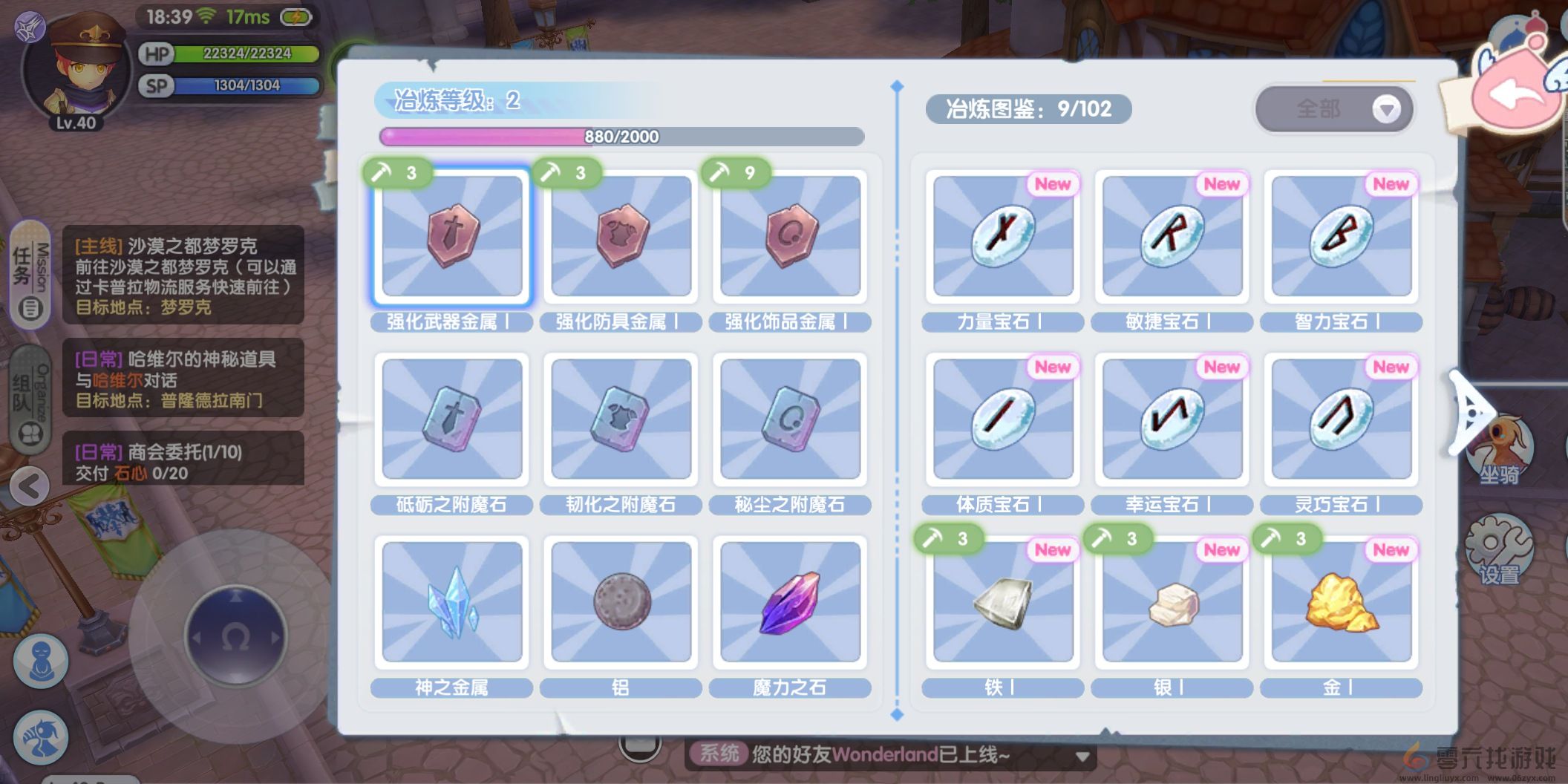The height and width of the screenshot is (784, 1568).
Task: Pick the 强化饰品金属 I recipe
Action: [x=790, y=236]
